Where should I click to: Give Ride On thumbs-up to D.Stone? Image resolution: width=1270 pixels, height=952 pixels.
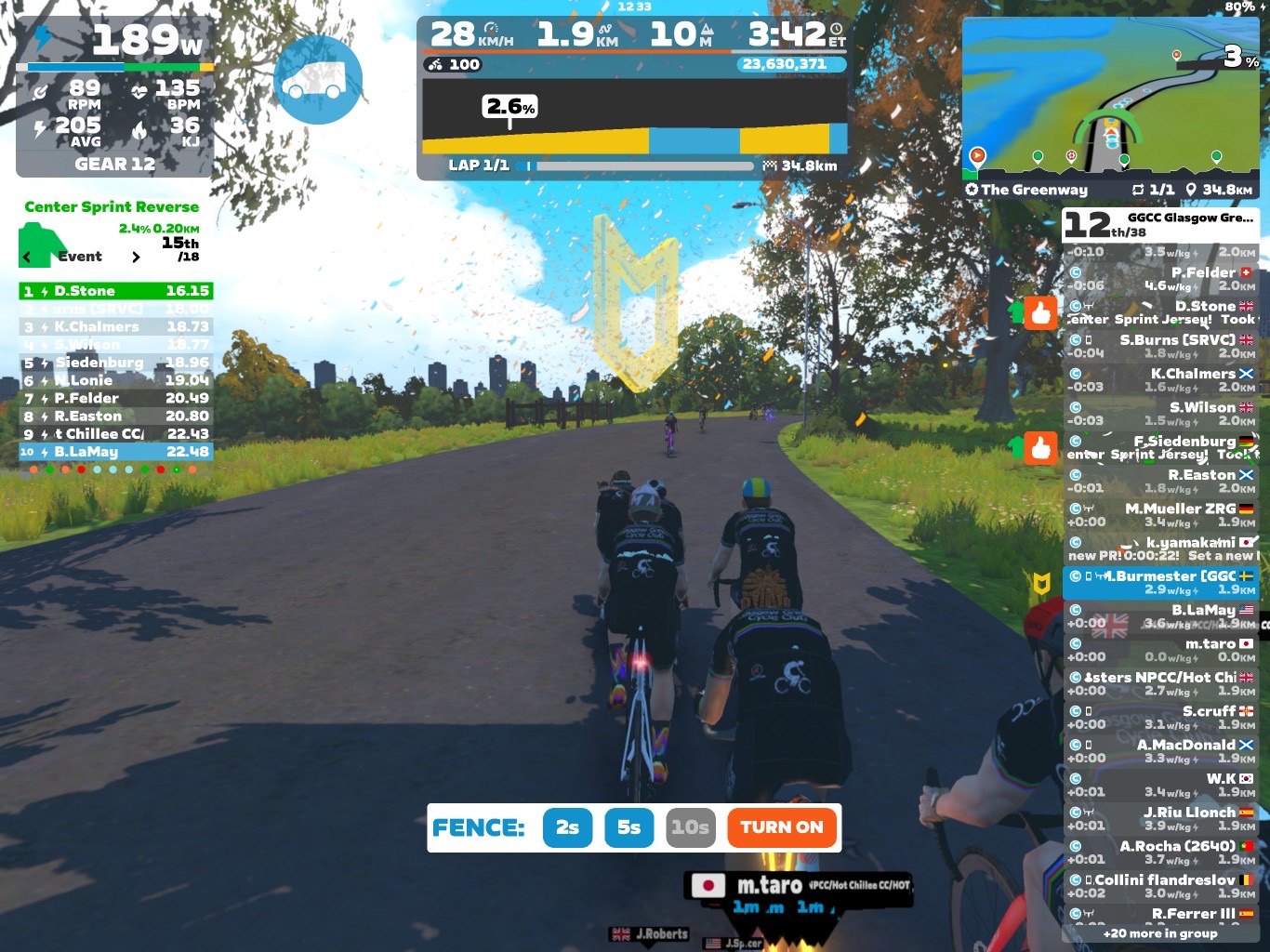(x=1040, y=313)
